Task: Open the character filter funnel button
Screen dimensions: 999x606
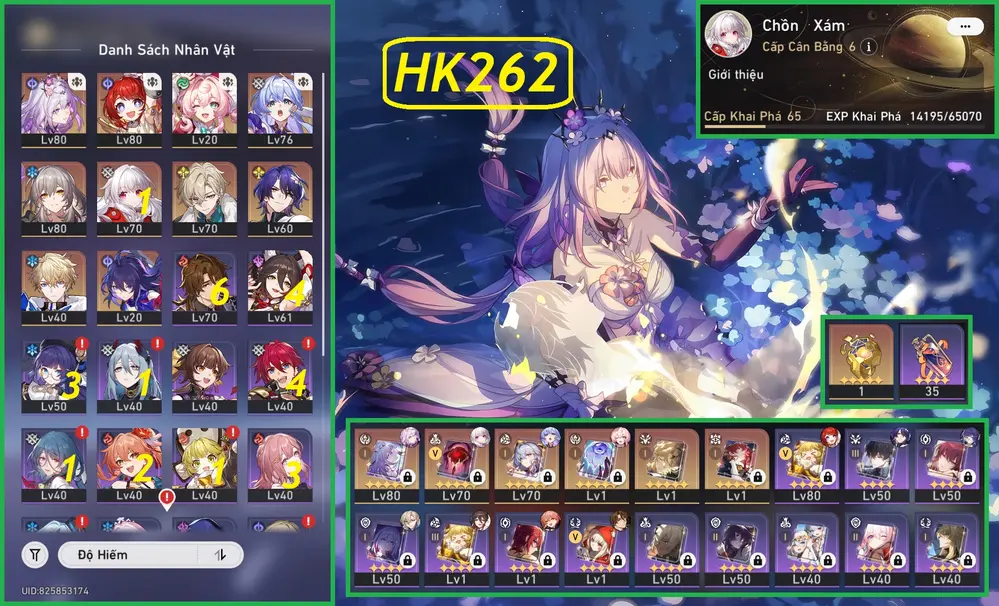Action: 36,554
